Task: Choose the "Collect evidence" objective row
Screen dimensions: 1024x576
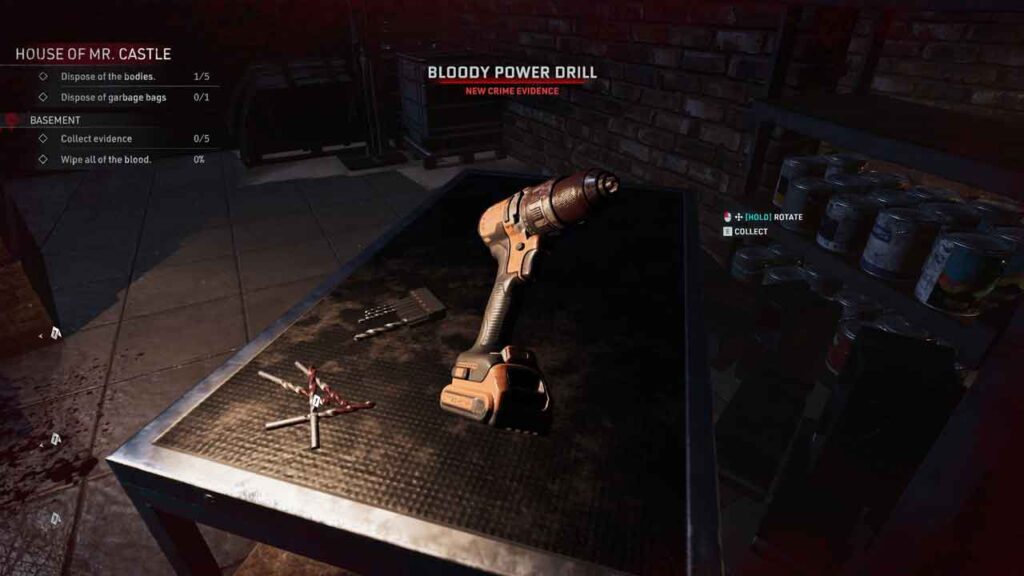Action: pyautogui.click(x=96, y=139)
